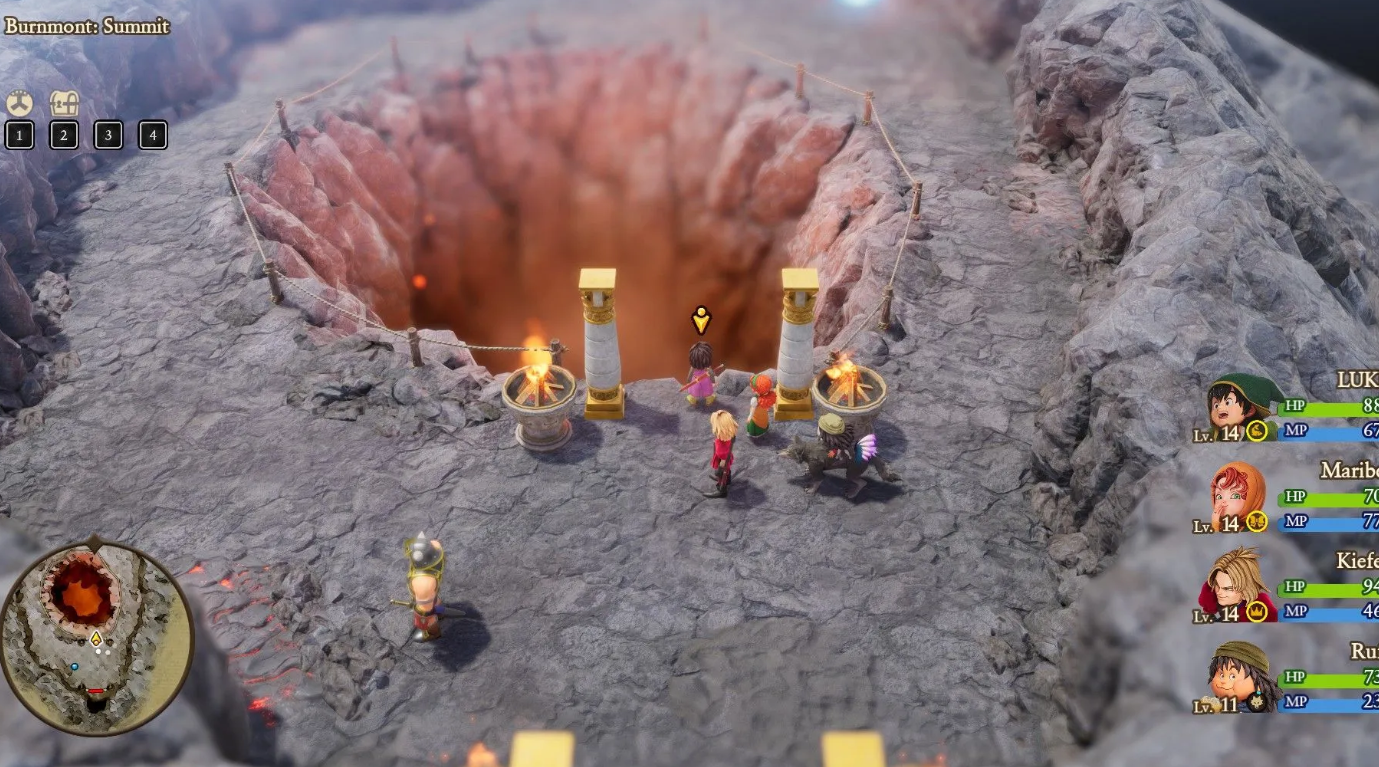This screenshot has height=767, width=1379.
Task: Click the round three-spoke emblem icon
Action: (x=19, y=102)
